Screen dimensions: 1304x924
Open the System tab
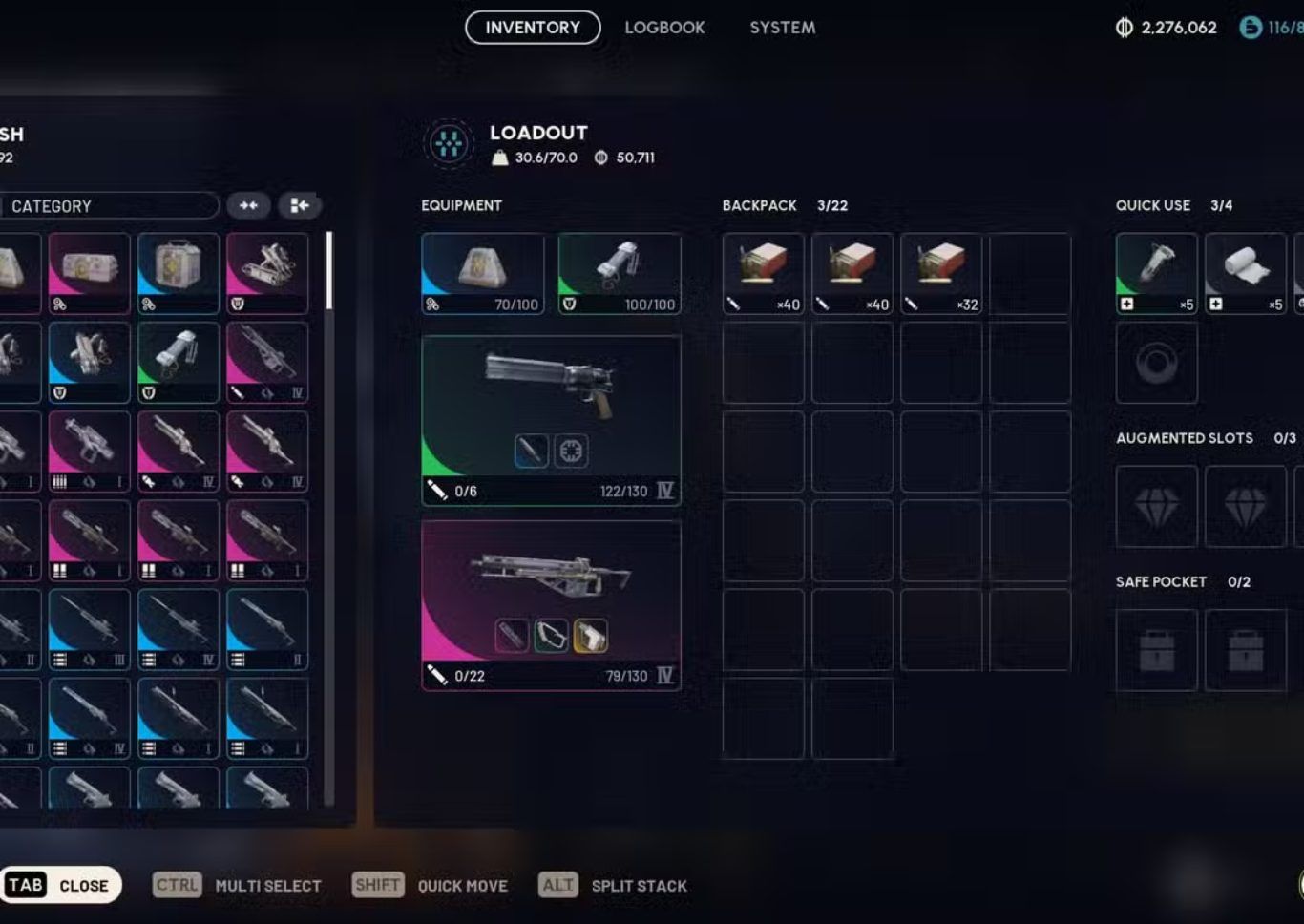point(782,28)
